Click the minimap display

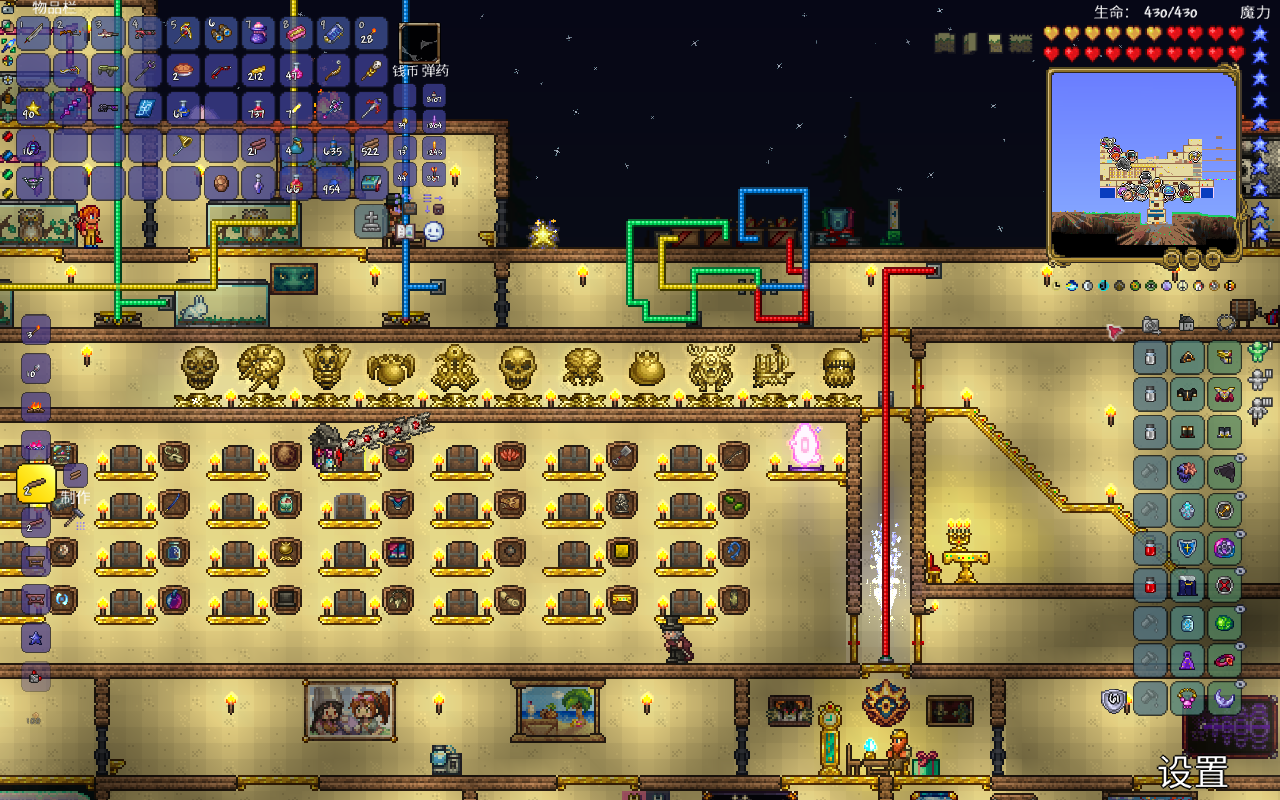(x=1144, y=160)
